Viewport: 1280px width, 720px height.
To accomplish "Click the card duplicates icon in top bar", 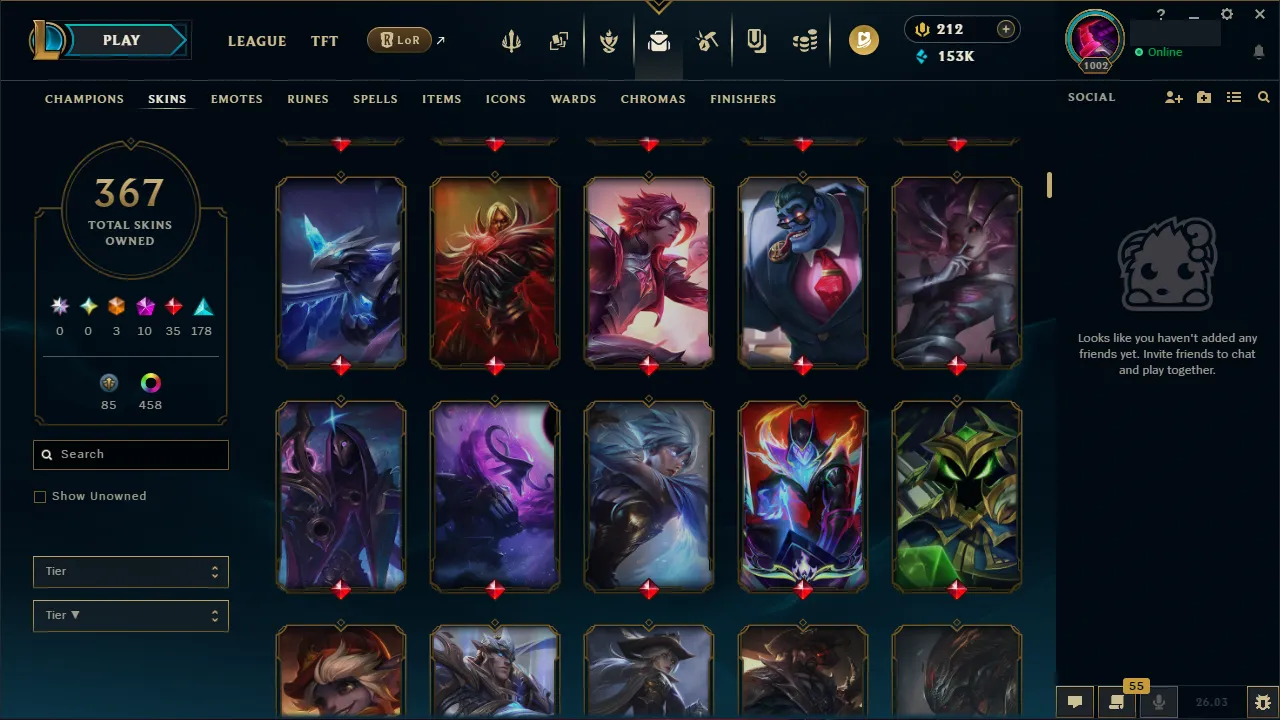I will click(x=559, y=40).
